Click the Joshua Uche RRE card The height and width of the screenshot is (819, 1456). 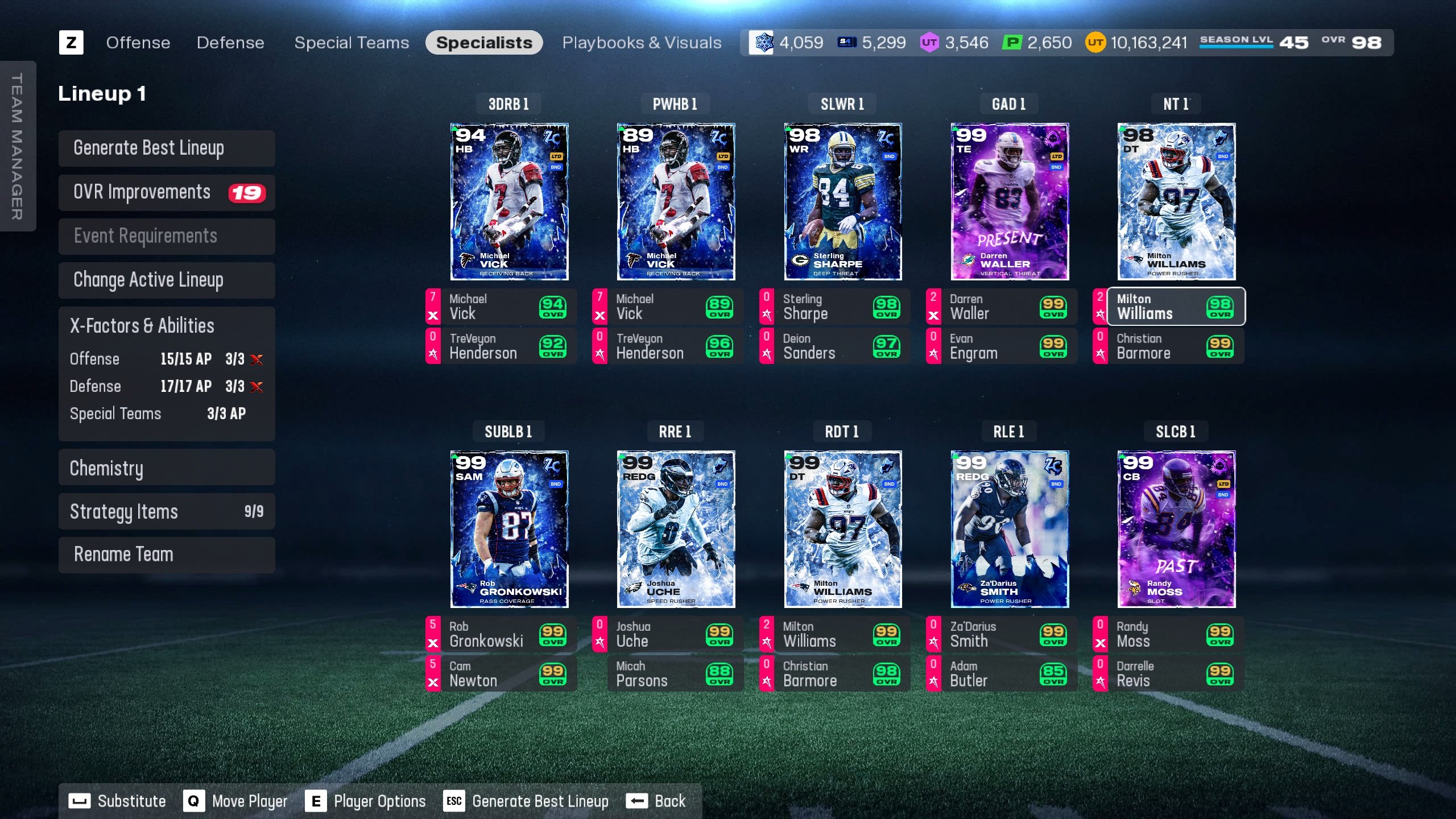676,529
